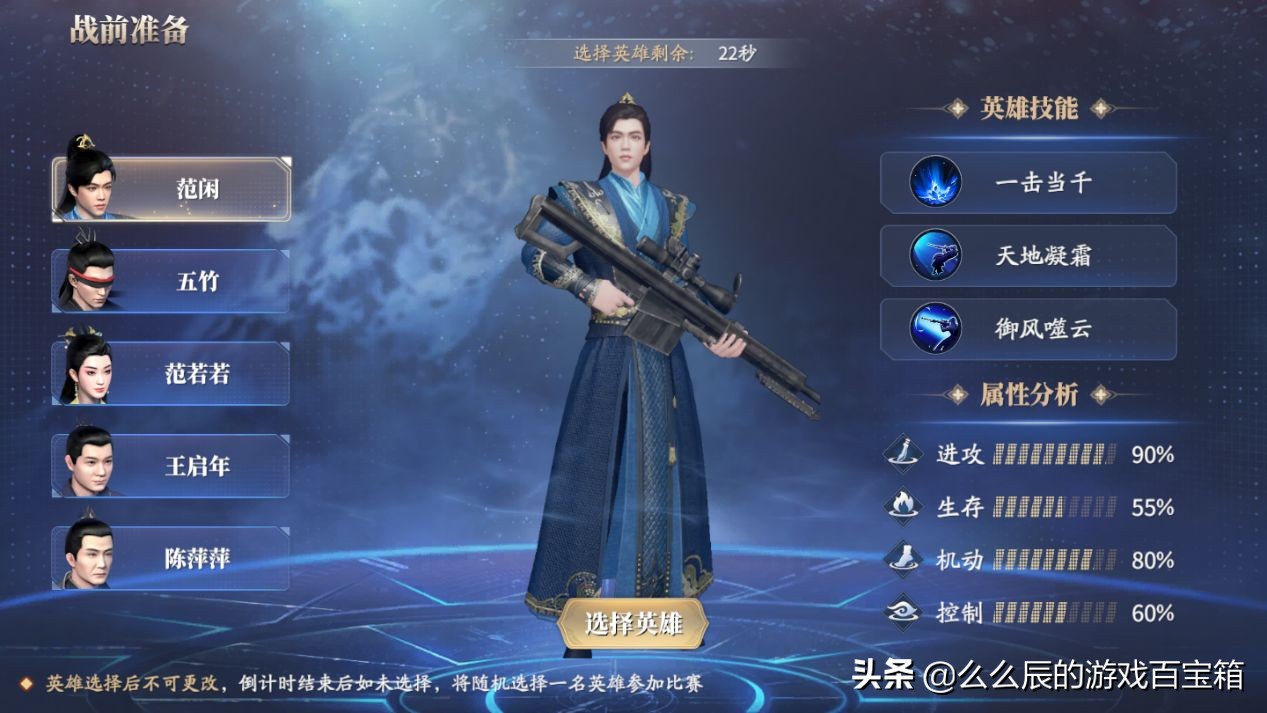Confirm with the 选择英雄 button
Viewport: 1267px width, 713px height.
[x=633, y=624]
